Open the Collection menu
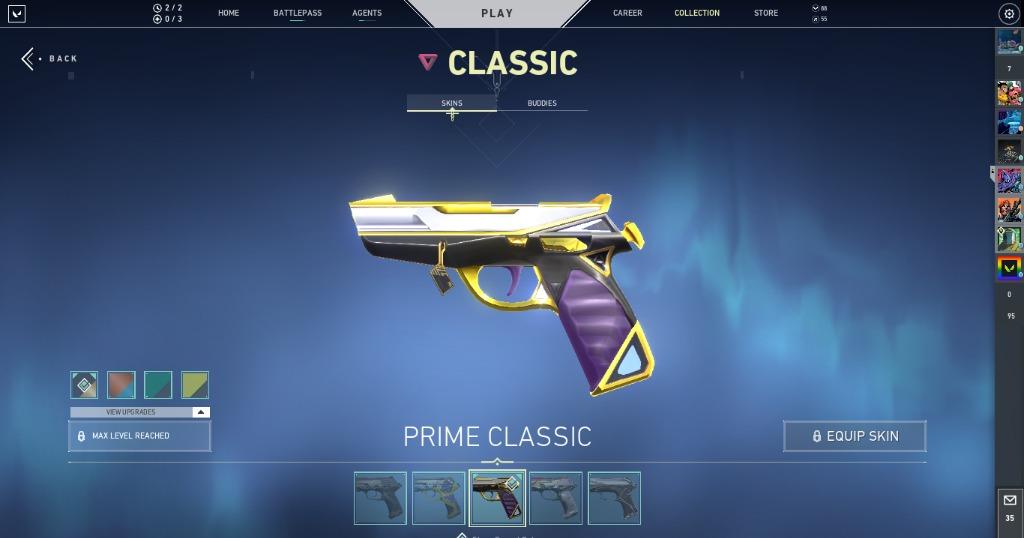Viewport: 1024px width, 538px height. pos(697,13)
